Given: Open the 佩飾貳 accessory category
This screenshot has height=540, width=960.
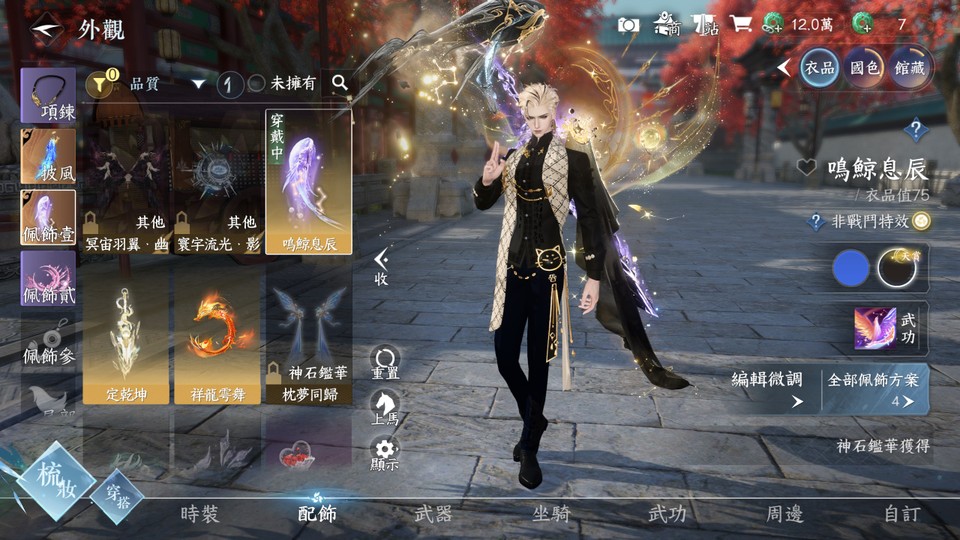Looking at the screenshot, I should pyautogui.click(x=48, y=279).
